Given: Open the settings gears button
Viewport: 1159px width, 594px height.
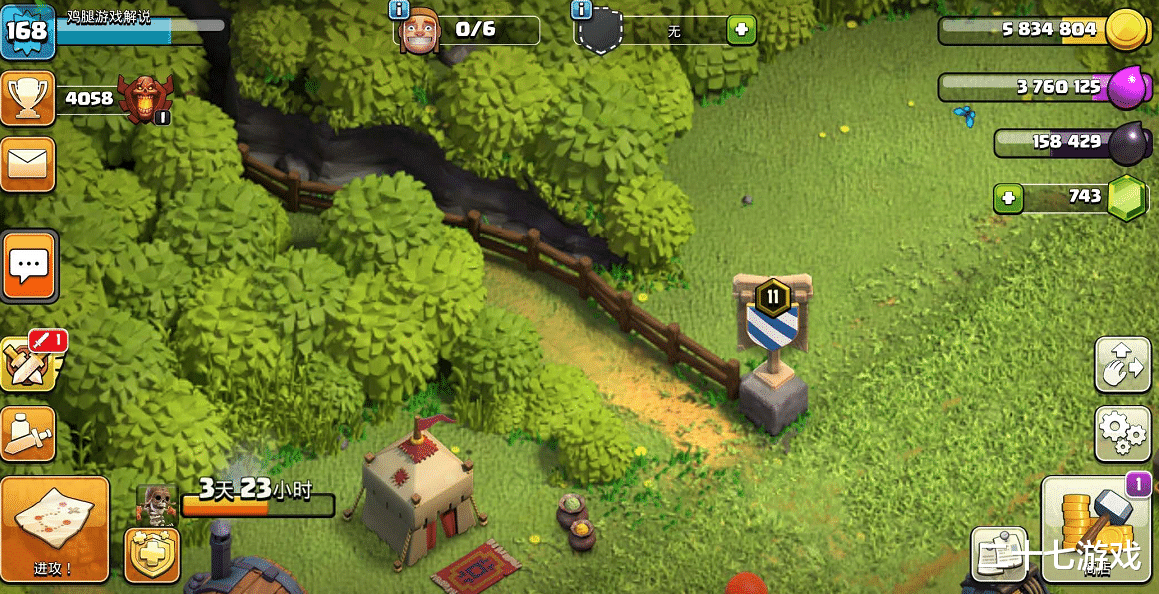Looking at the screenshot, I should (1122, 433).
